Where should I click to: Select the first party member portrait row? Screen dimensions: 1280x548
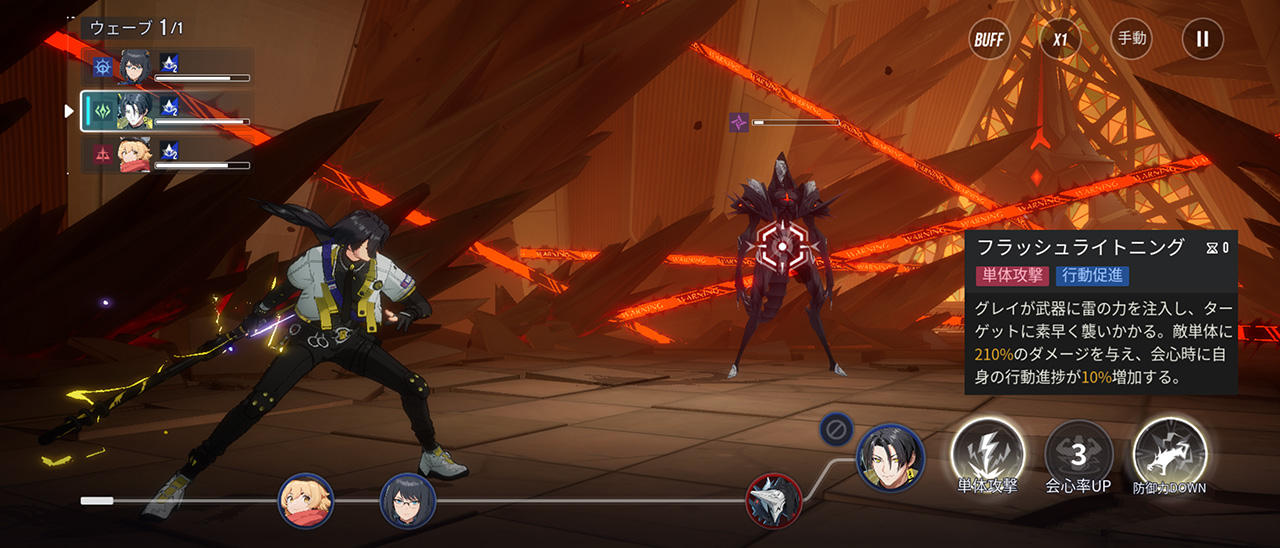tap(168, 67)
